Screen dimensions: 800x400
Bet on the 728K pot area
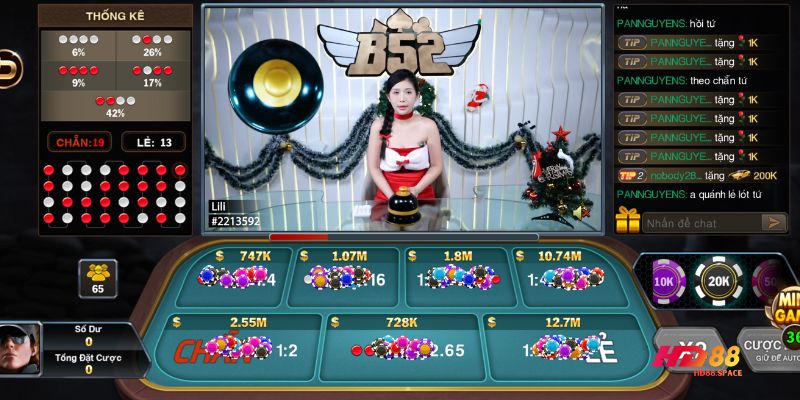coord(400,347)
